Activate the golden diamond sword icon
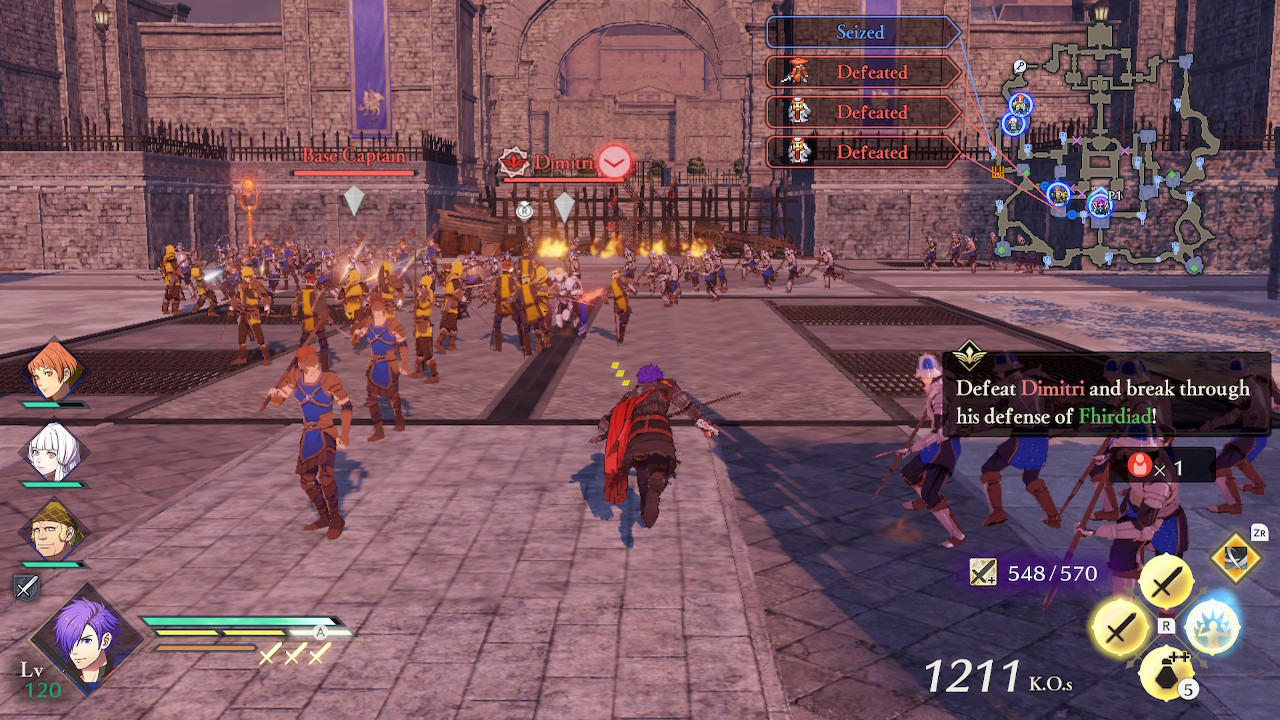 click(1236, 558)
